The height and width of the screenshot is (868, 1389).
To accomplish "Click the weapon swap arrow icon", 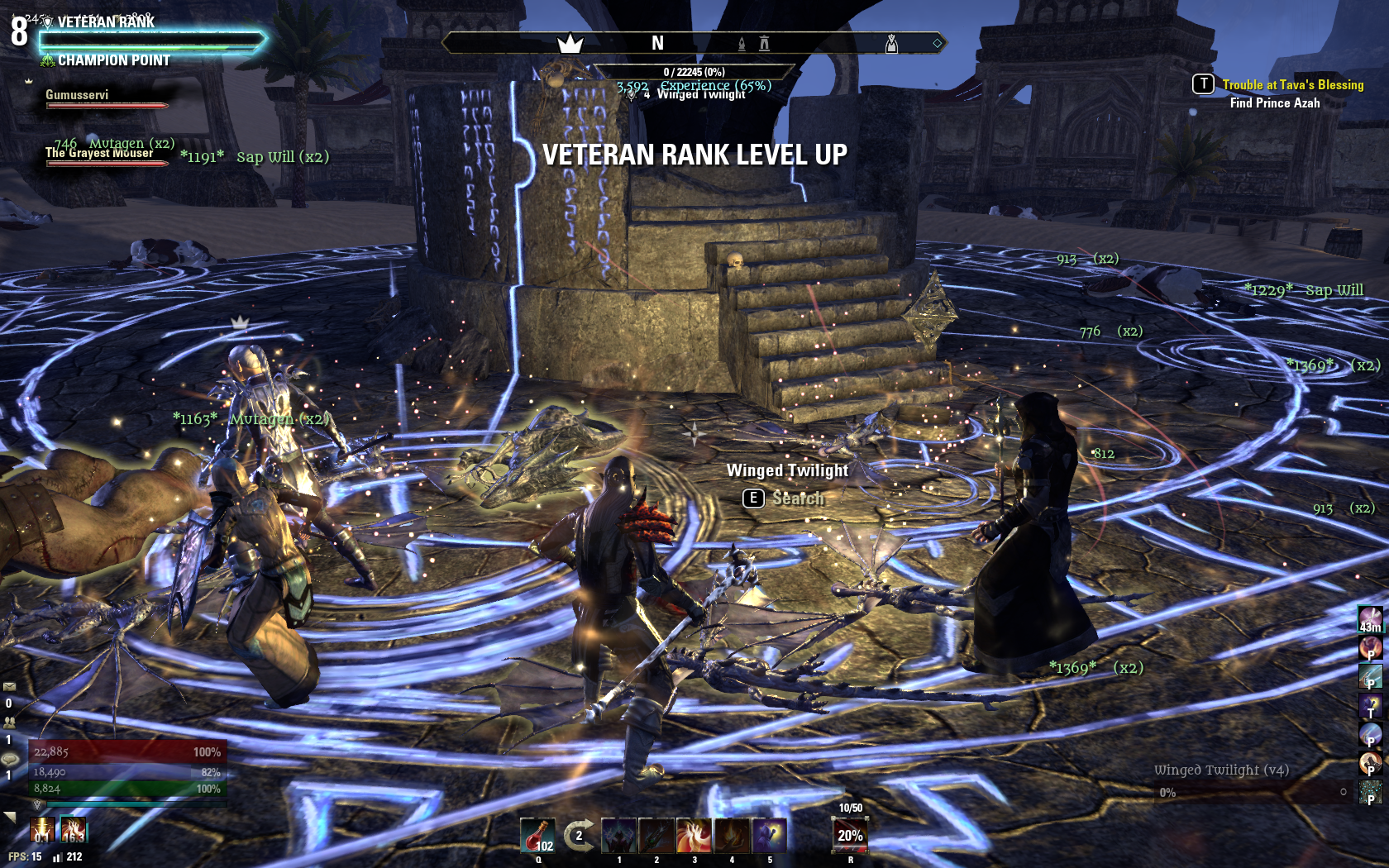I will (x=578, y=835).
